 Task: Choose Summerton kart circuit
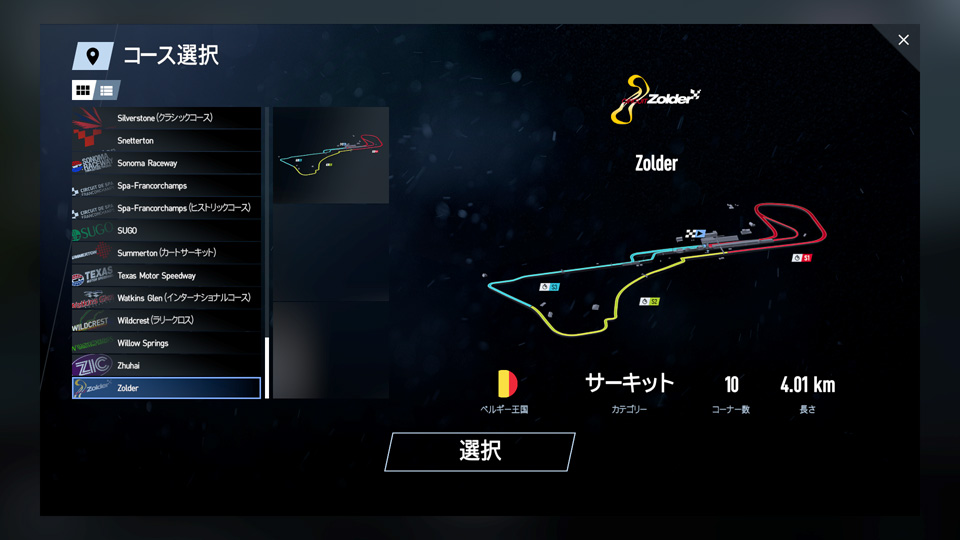166,253
